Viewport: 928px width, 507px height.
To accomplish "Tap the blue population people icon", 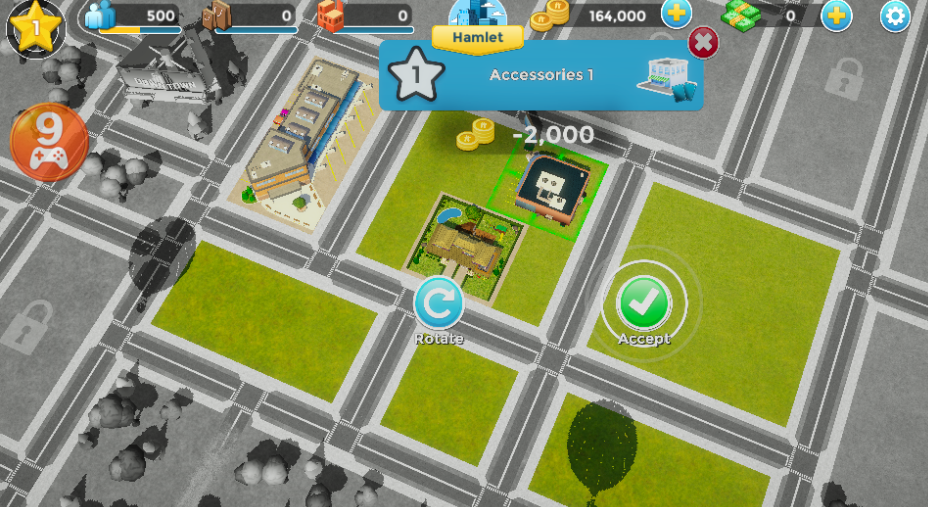I will click(x=102, y=16).
